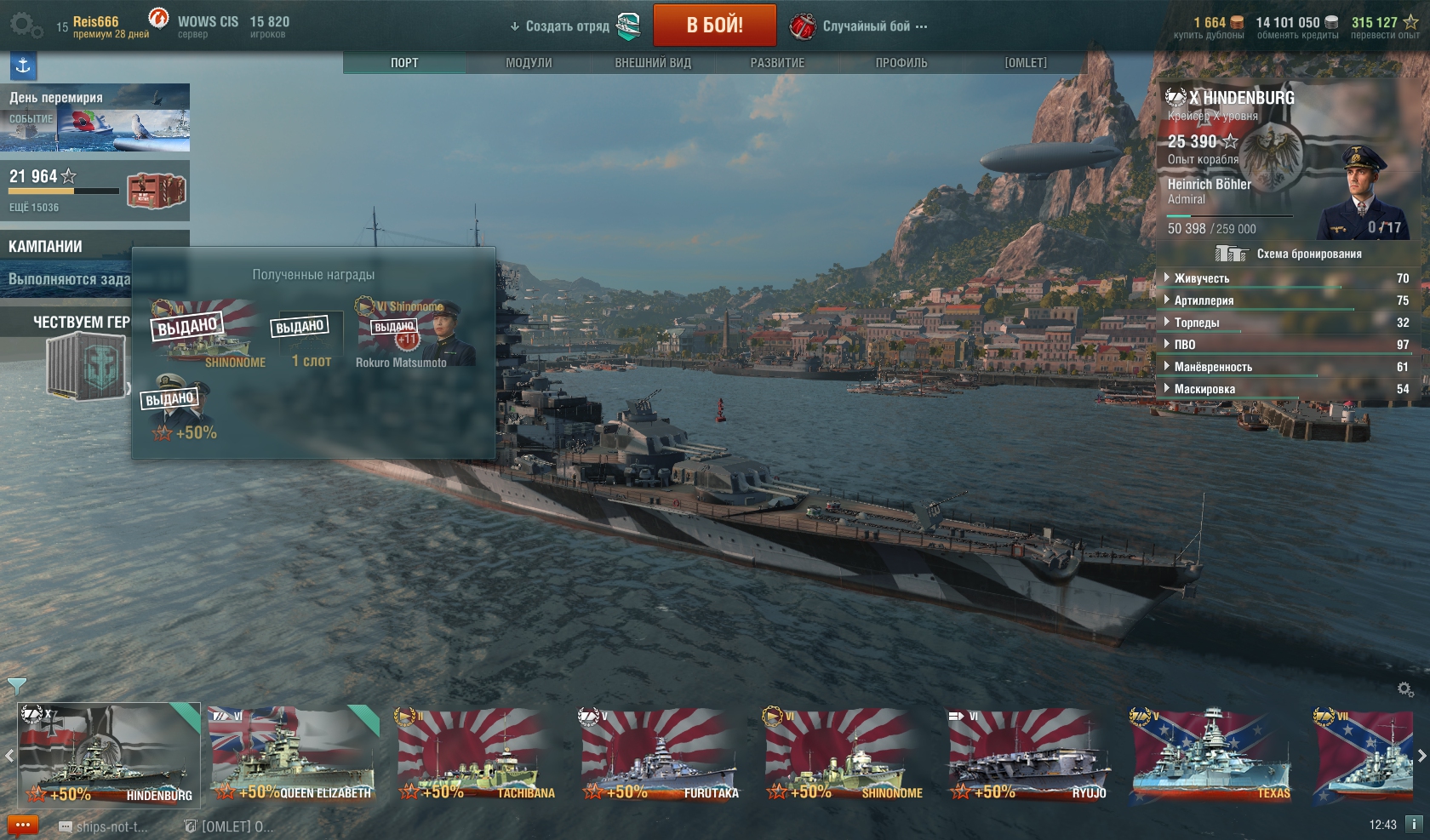Show the ПРОФИЛЬ tab
Viewport: 1430px width, 840px height.
[901, 63]
